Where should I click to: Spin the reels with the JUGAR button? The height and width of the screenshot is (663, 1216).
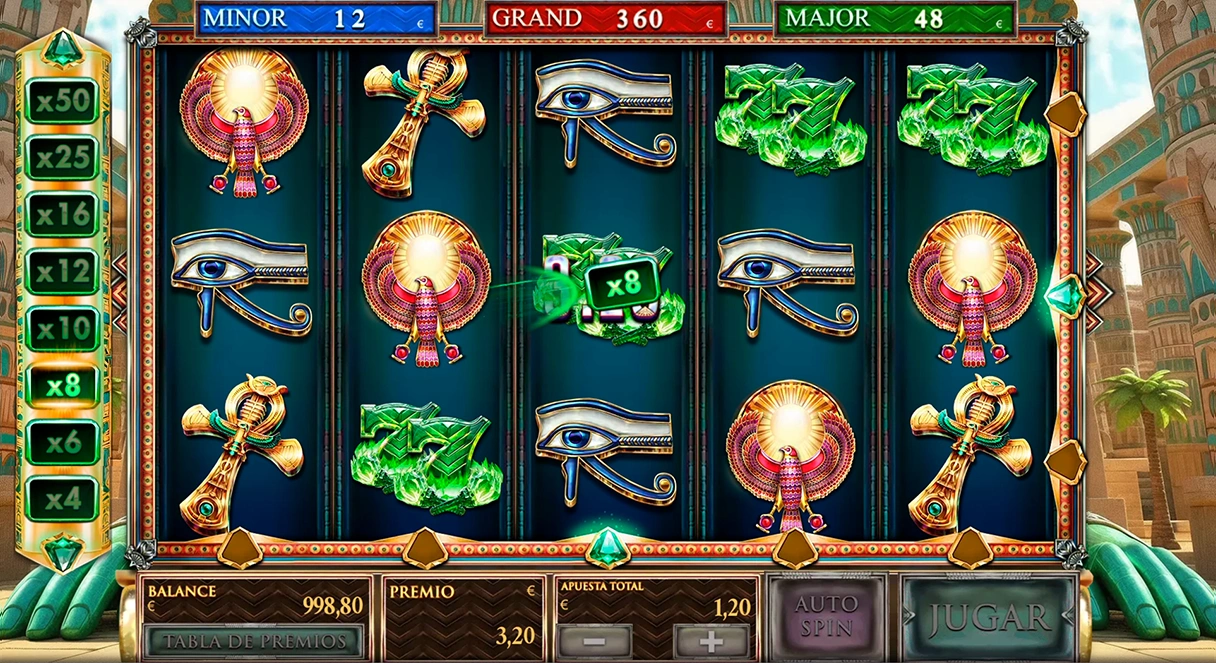tap(987, 617)
